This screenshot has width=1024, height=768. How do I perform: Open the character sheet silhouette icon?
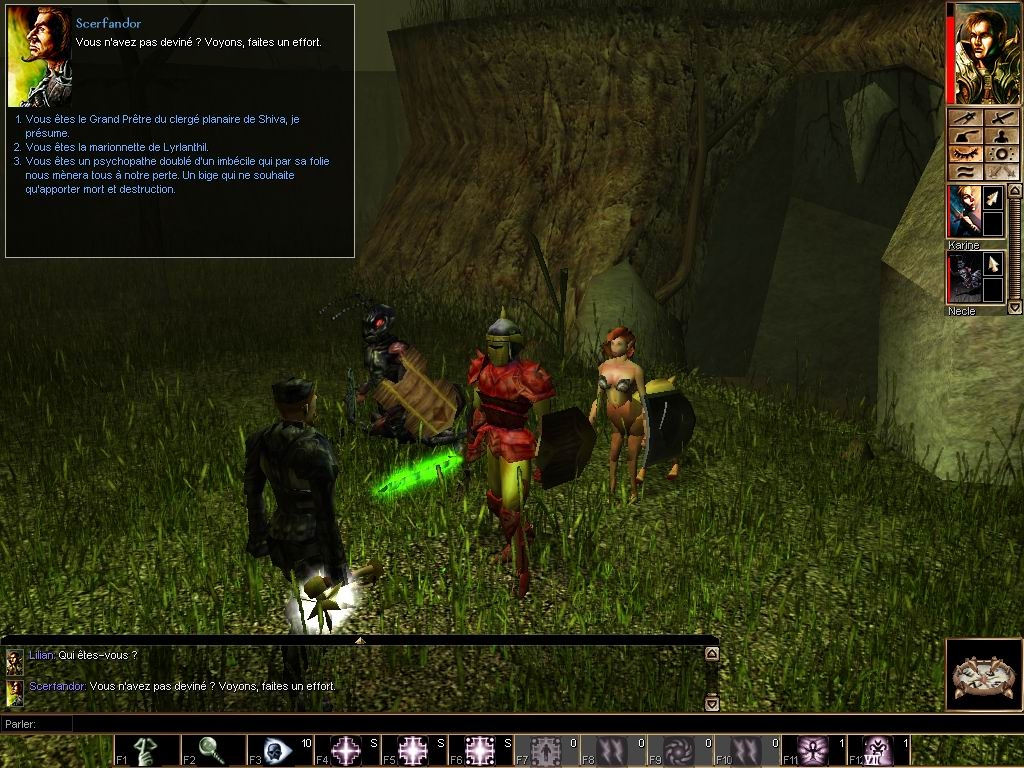1002,135
